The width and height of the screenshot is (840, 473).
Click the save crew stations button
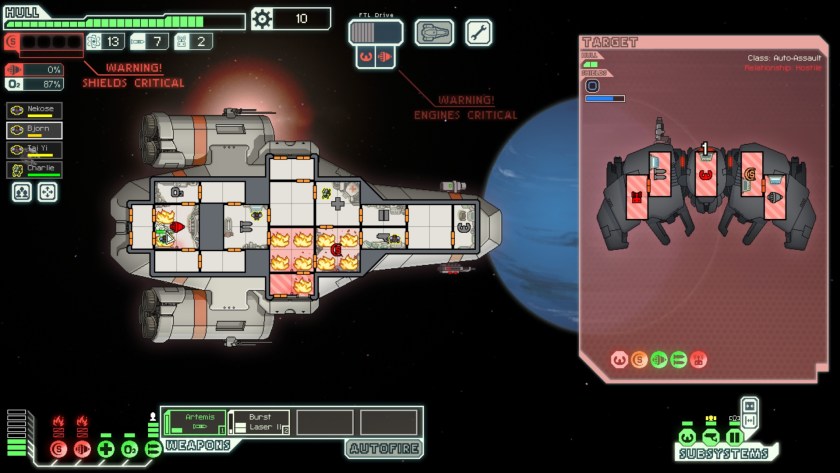click(x=22, y=191)
